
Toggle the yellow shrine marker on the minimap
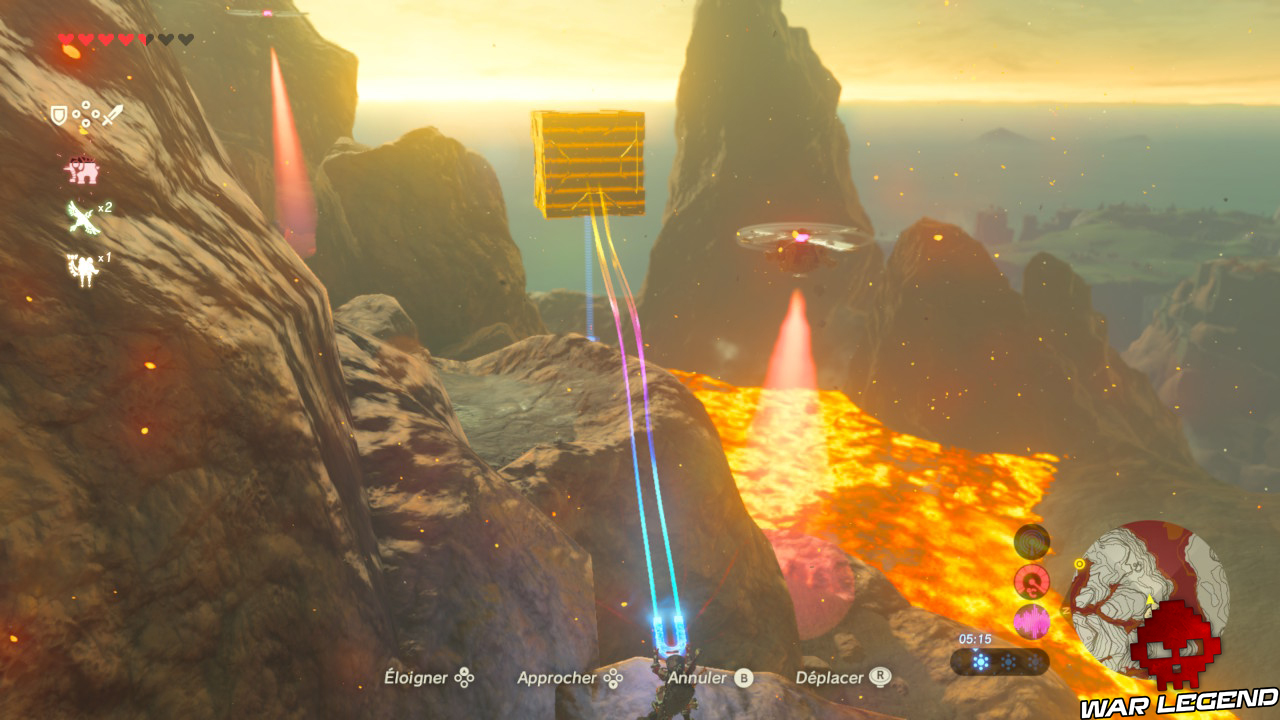point(1079,562)
